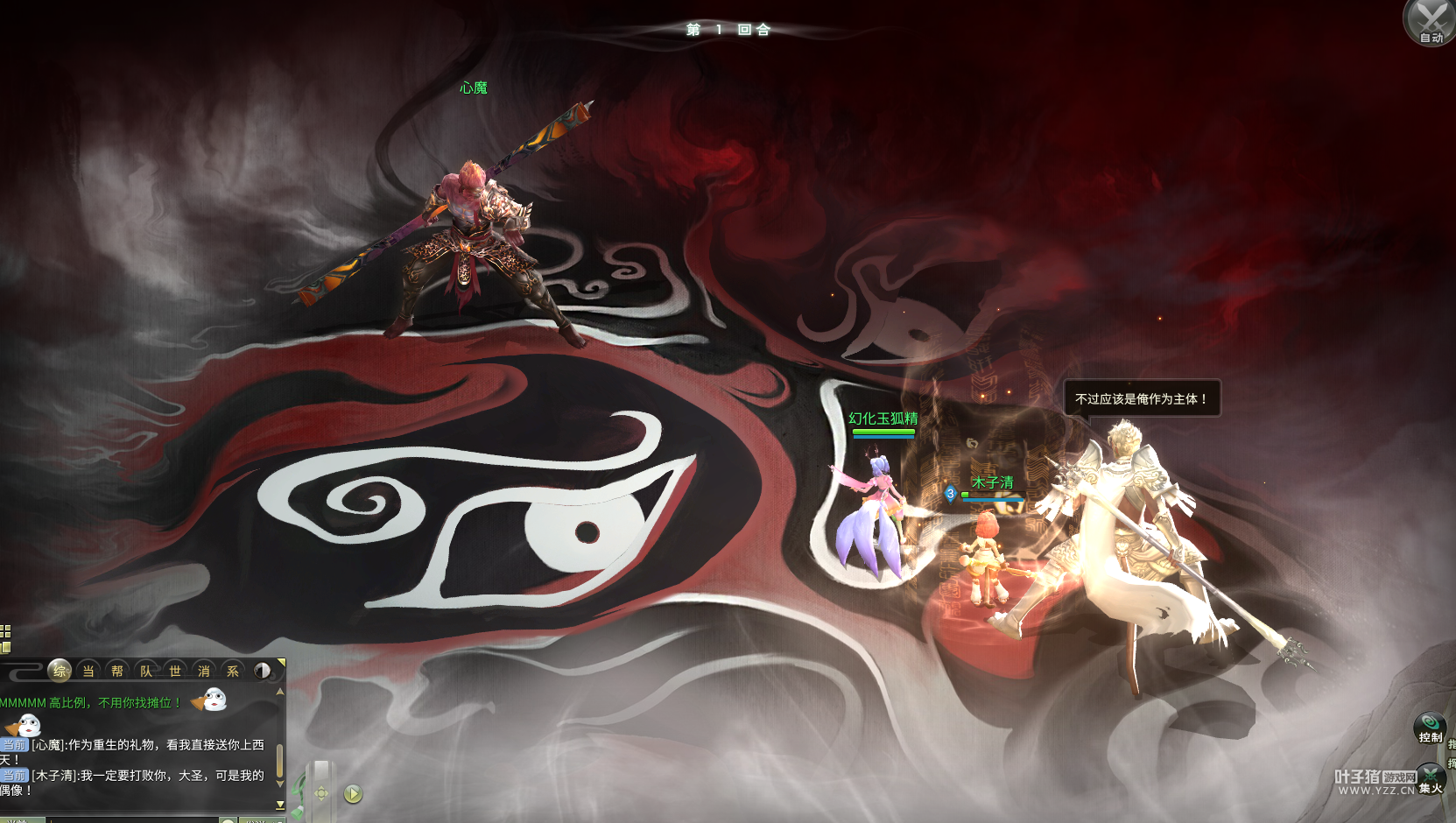
Task: Show the 世 world chat tab
Action: point(175,671)
